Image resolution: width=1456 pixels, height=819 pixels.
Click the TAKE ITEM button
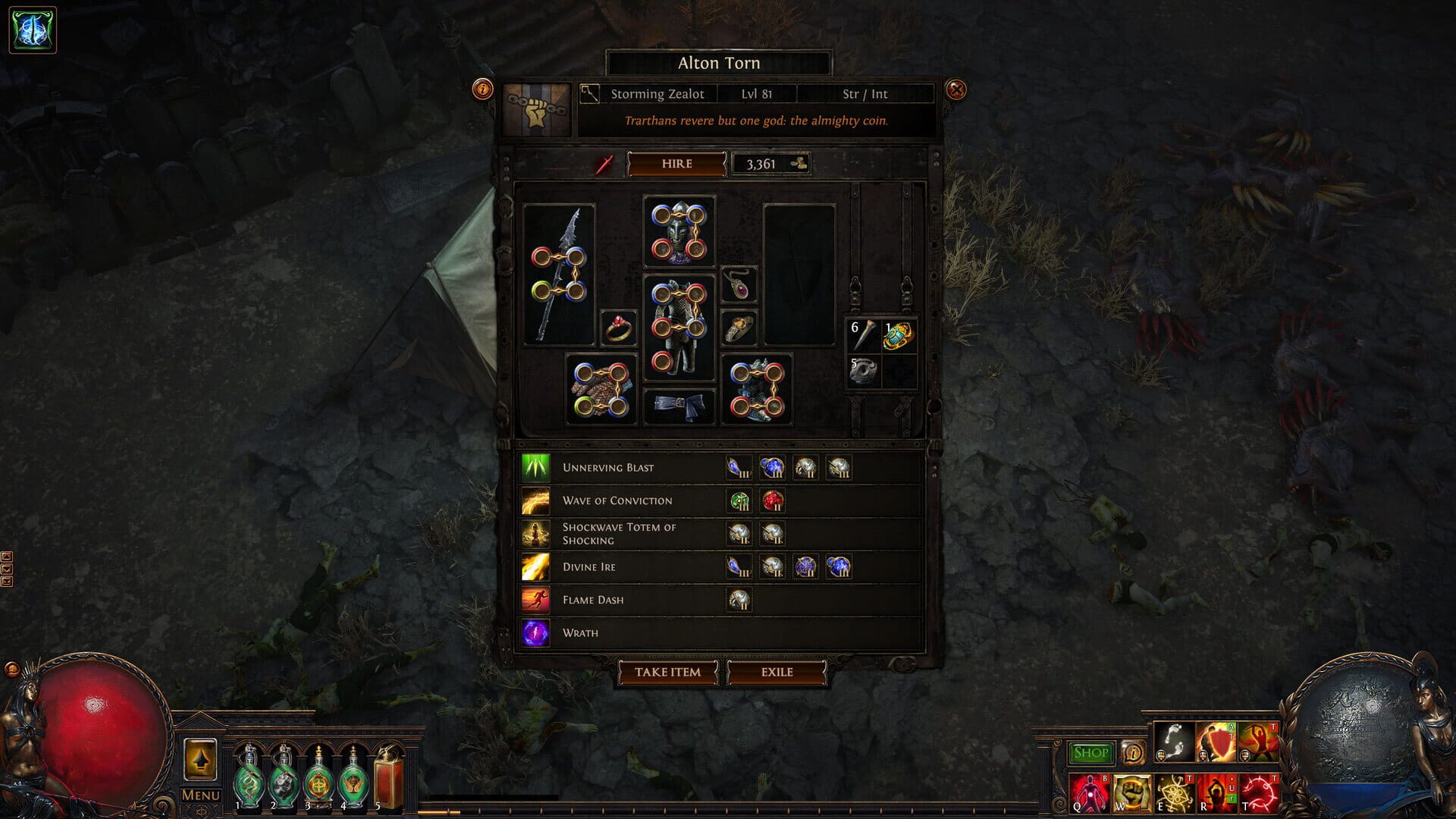pyautogui.click(x=668, y=673)
